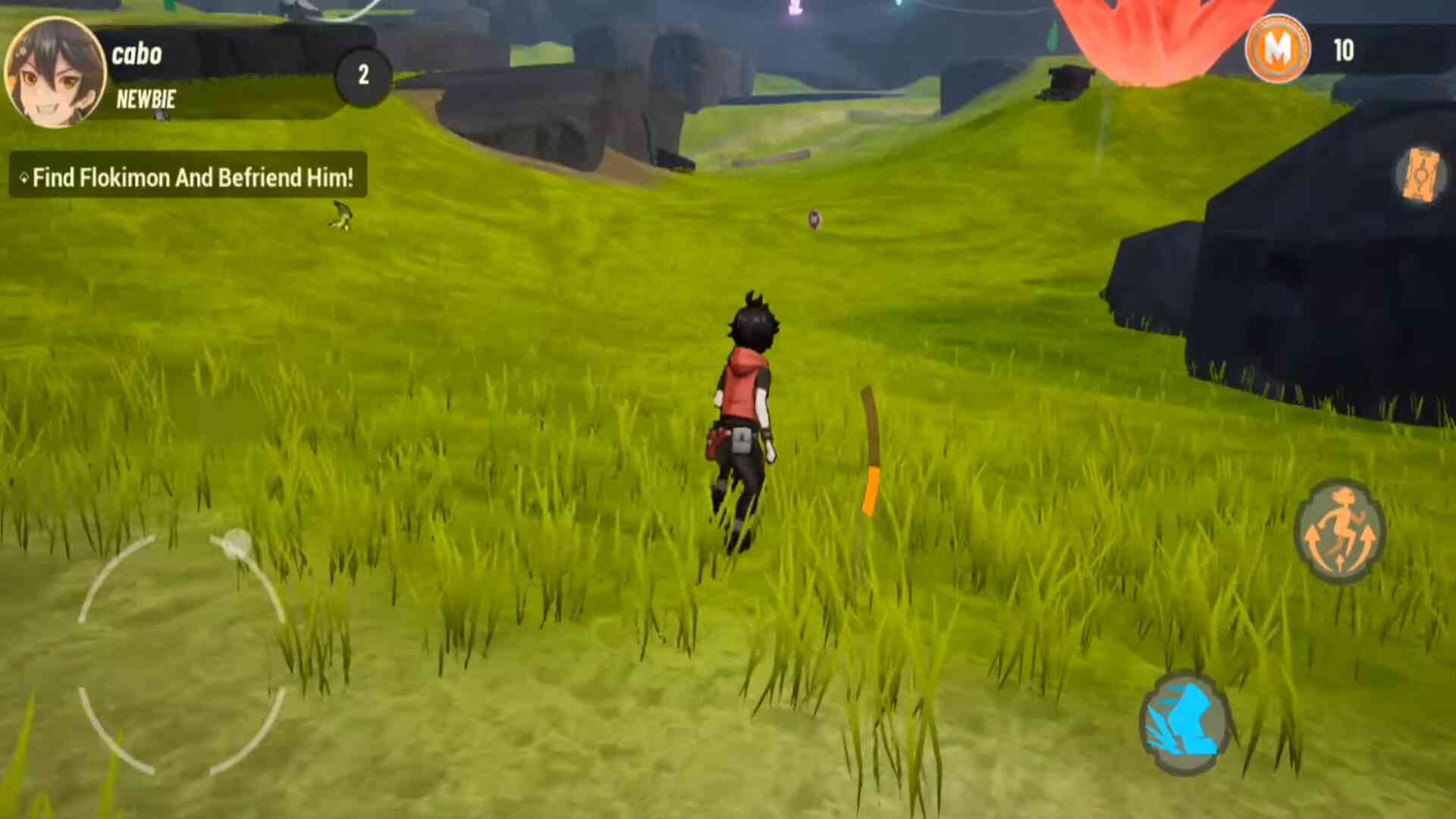Touch the virtual movement joystick
Screen dimensions: 1456x819
click(x=182, y=654)
